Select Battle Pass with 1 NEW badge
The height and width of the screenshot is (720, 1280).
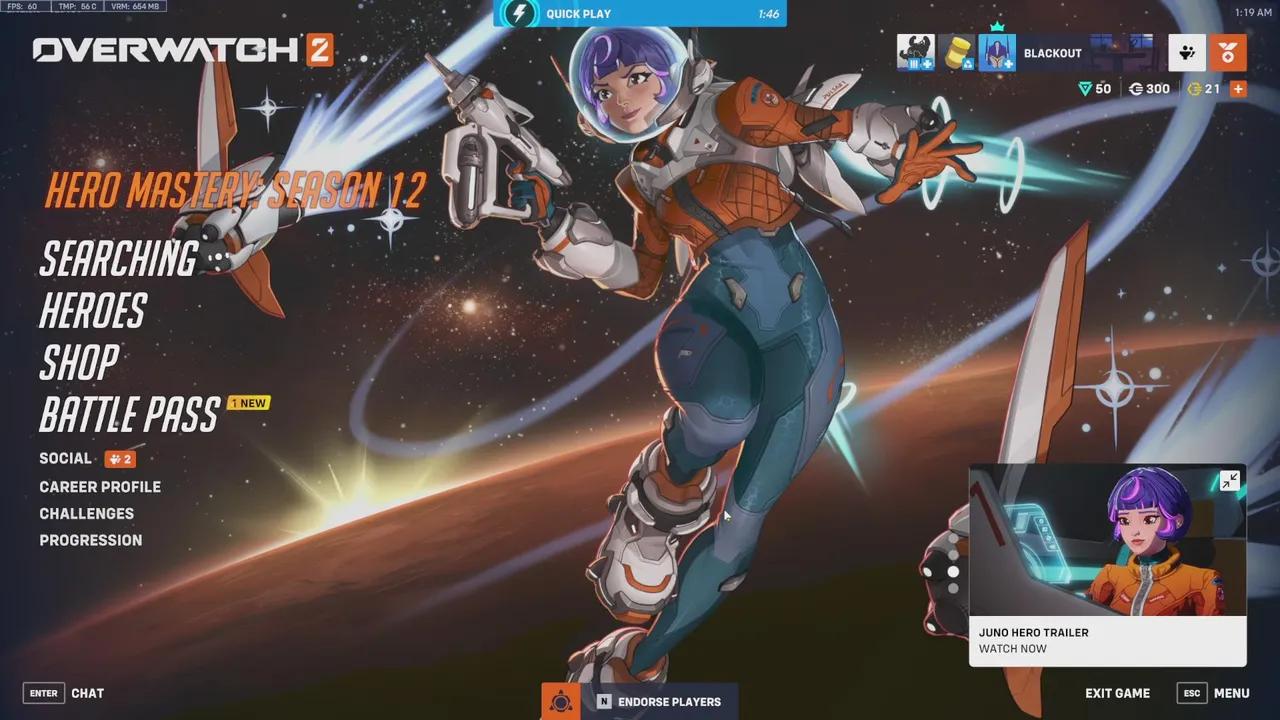pyautogui.click(x=128, y=413)
